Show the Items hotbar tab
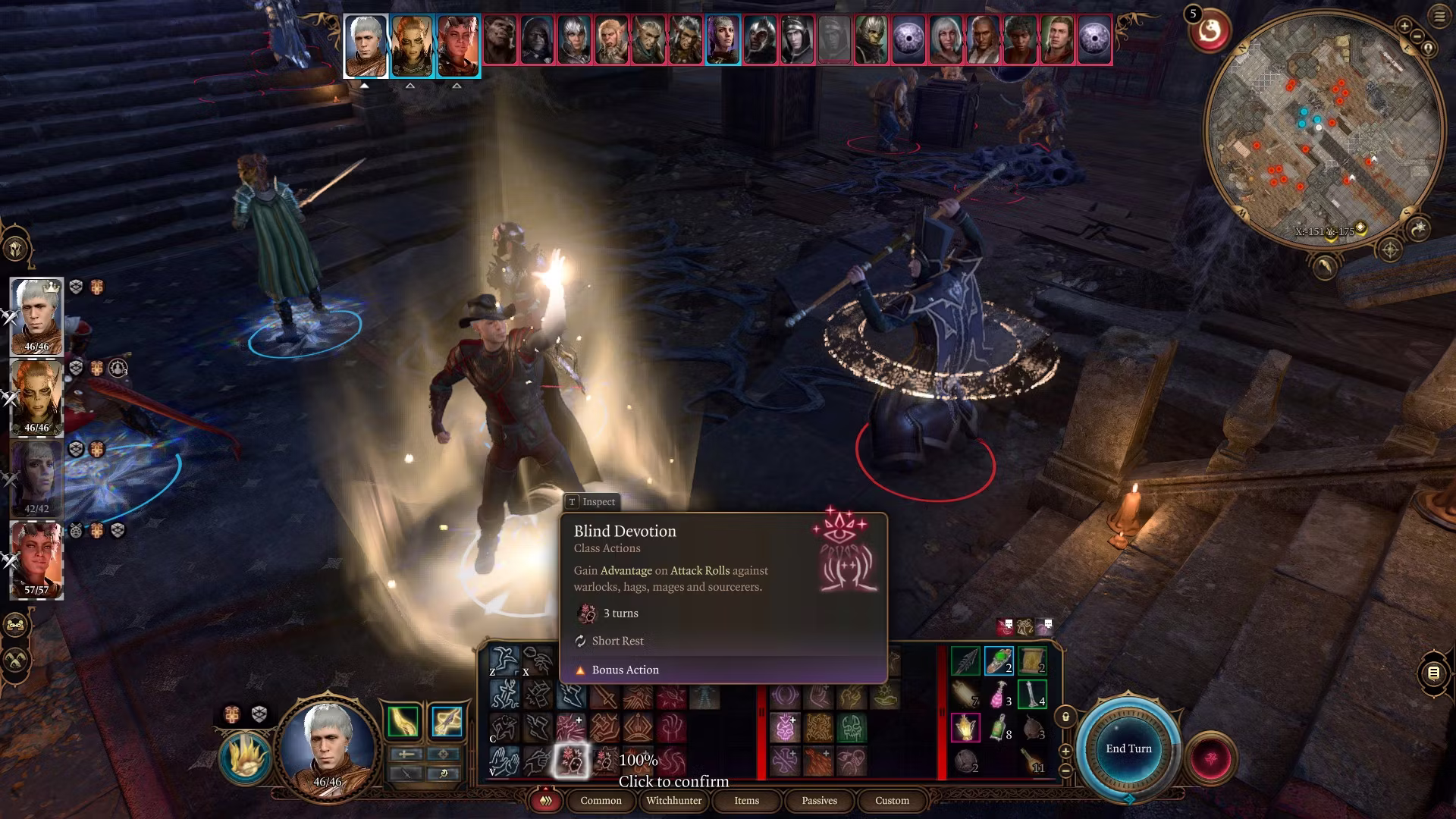 [x=746, y=800]
